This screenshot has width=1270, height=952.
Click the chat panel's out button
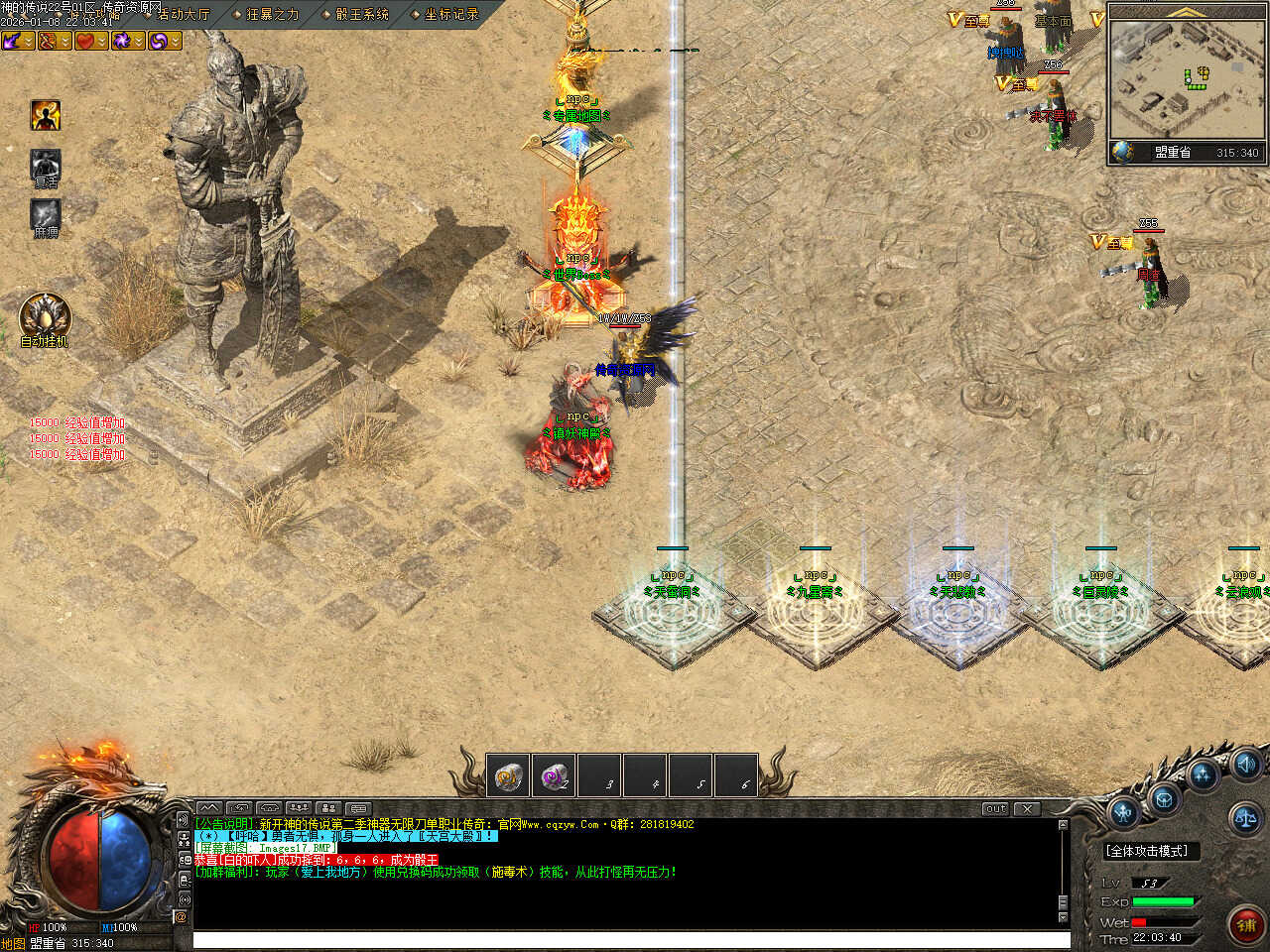point(994,808)
